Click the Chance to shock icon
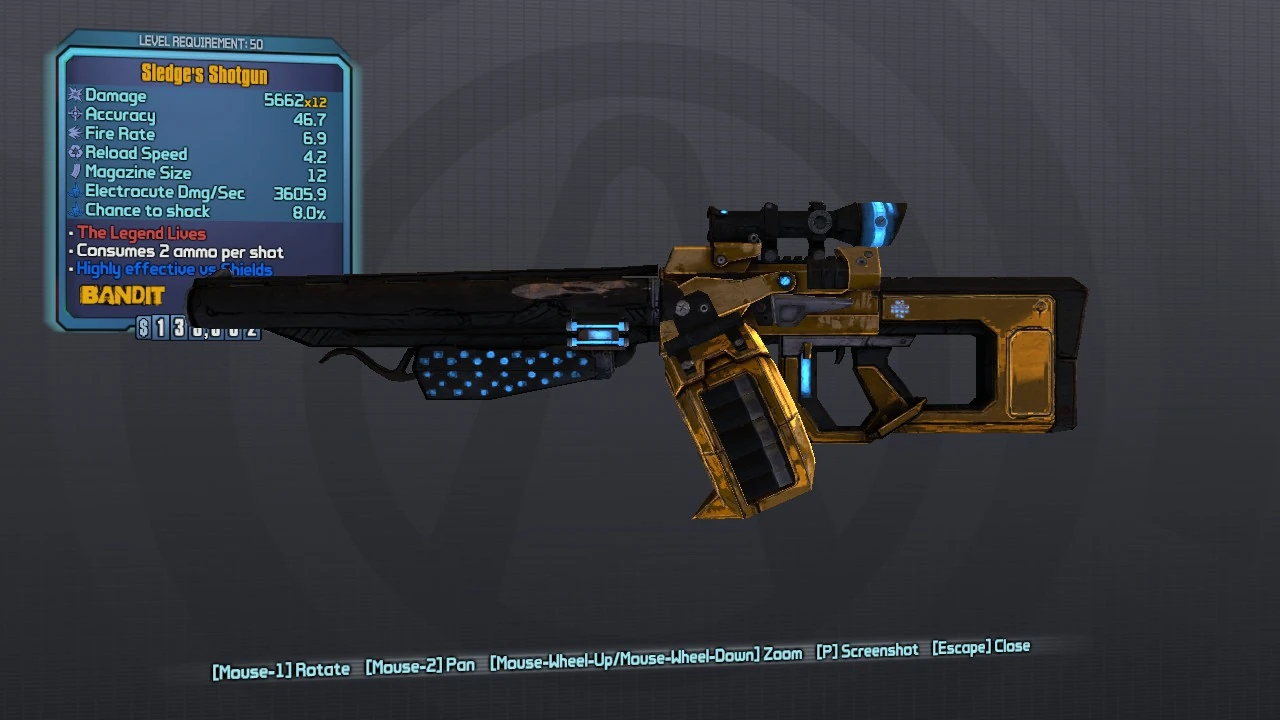1280x720 pixels. point(73,211)
